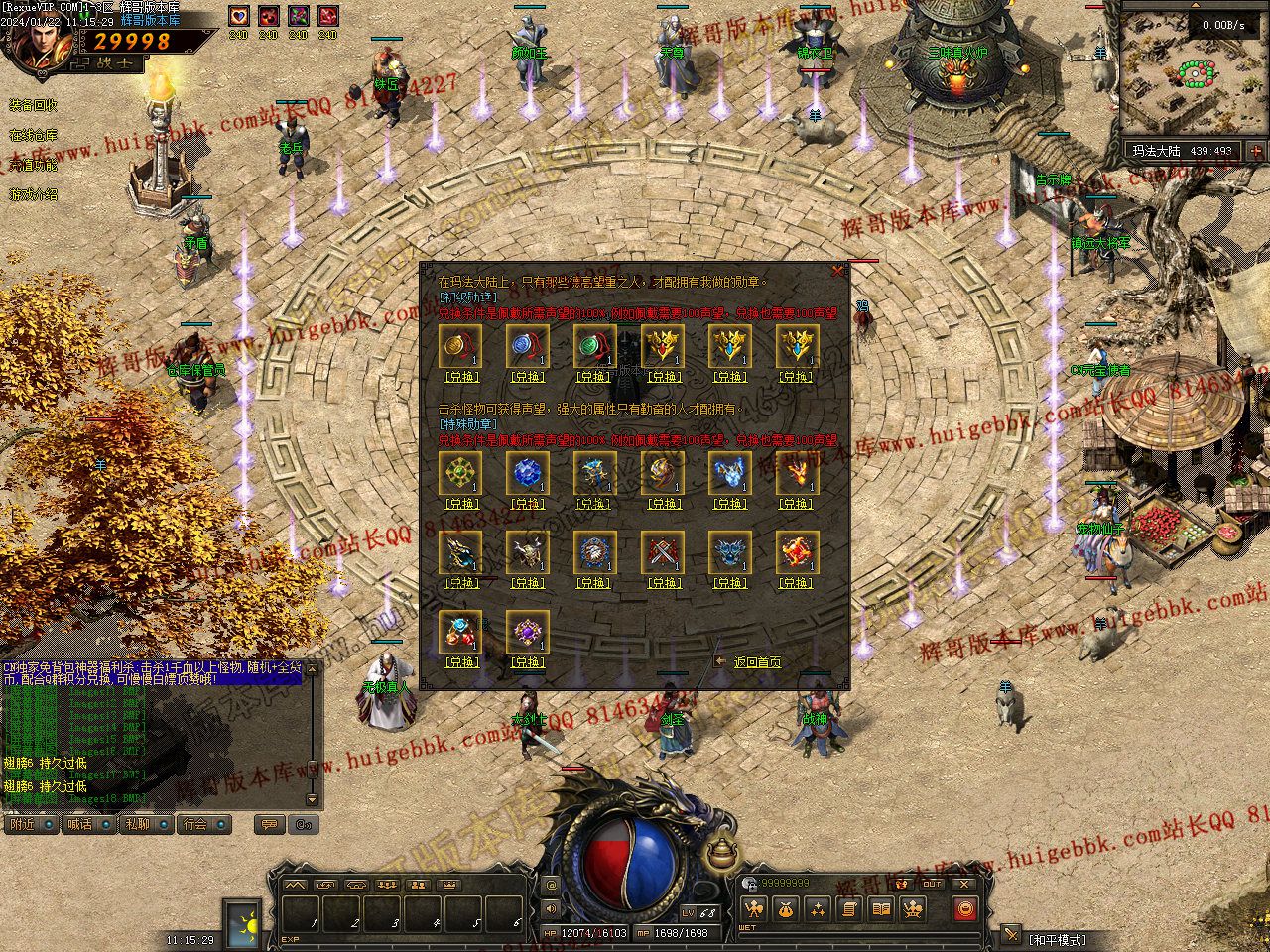Open the red shop button

pyautogui.click(x=964, y=908)
